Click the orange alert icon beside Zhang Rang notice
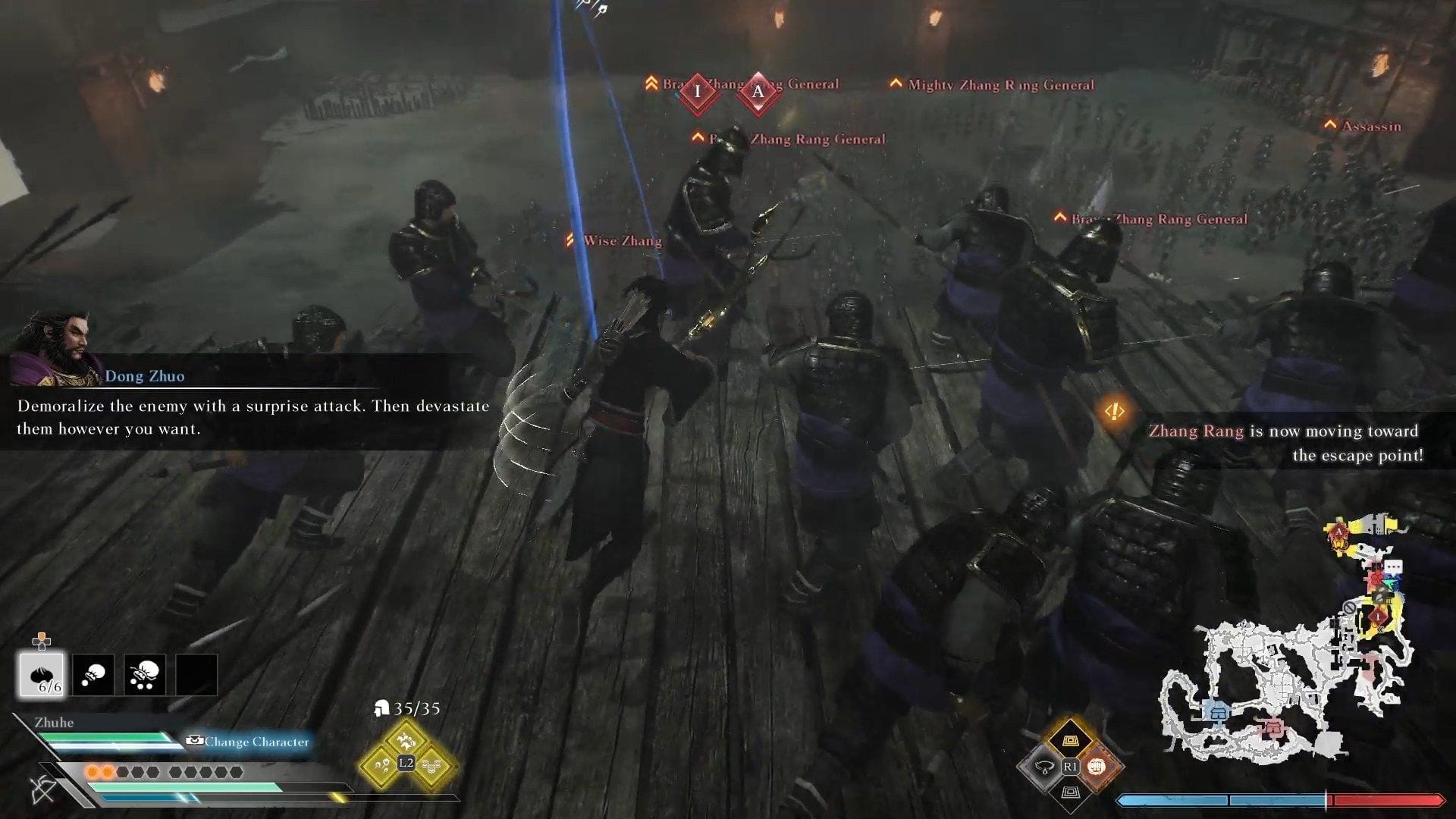This screenshot has height=819, width=1456. (1114, 412)
